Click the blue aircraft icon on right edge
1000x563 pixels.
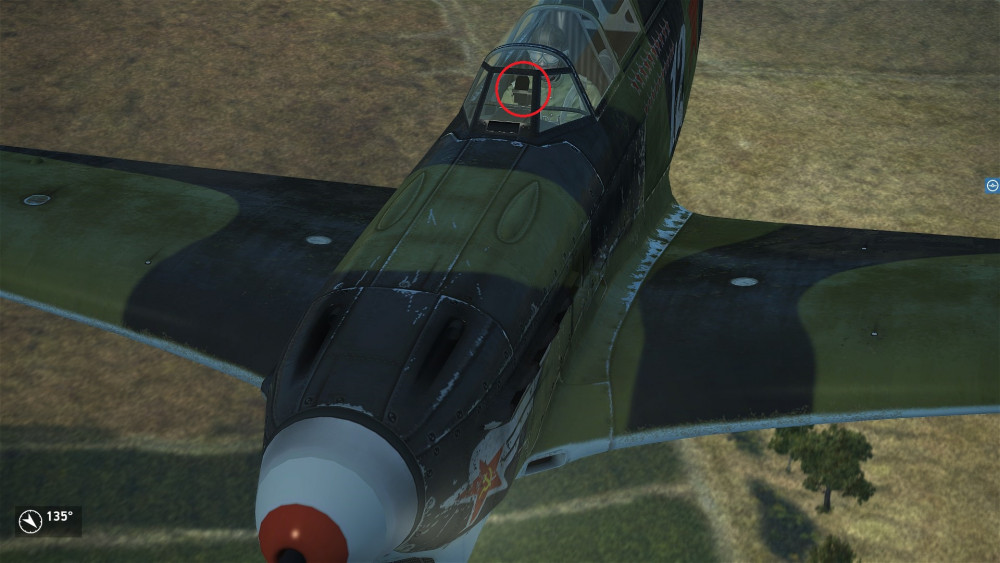coord(992,185)
